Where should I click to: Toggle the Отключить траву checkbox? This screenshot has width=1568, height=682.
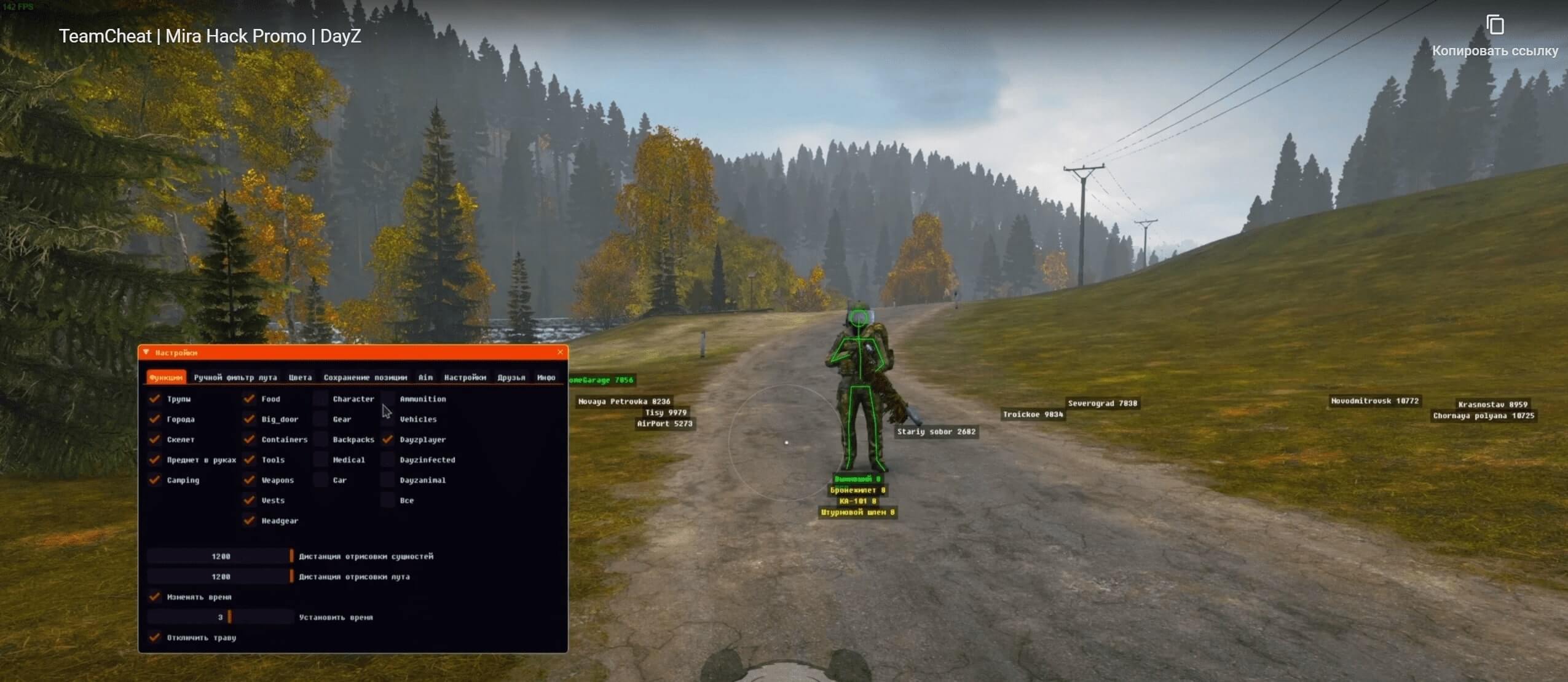(x=155, y=638)
